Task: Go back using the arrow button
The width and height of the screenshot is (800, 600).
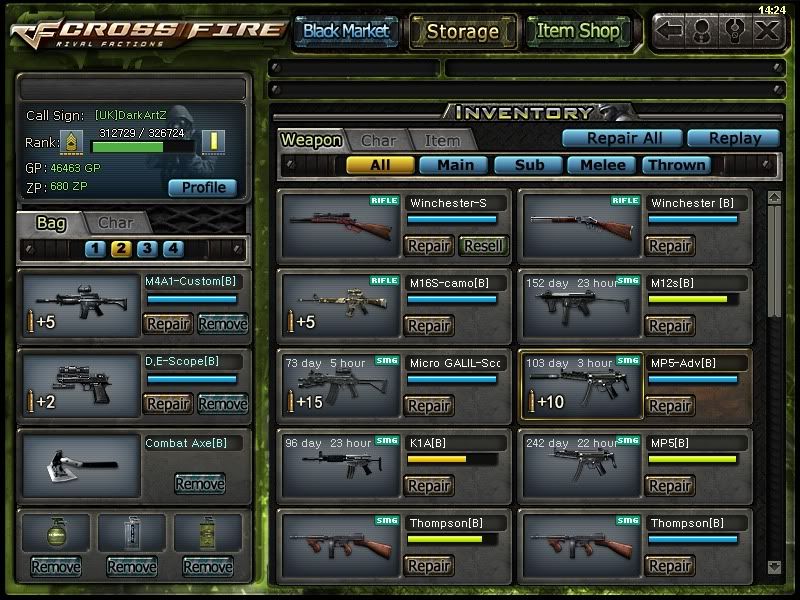Action: [670, 31]
